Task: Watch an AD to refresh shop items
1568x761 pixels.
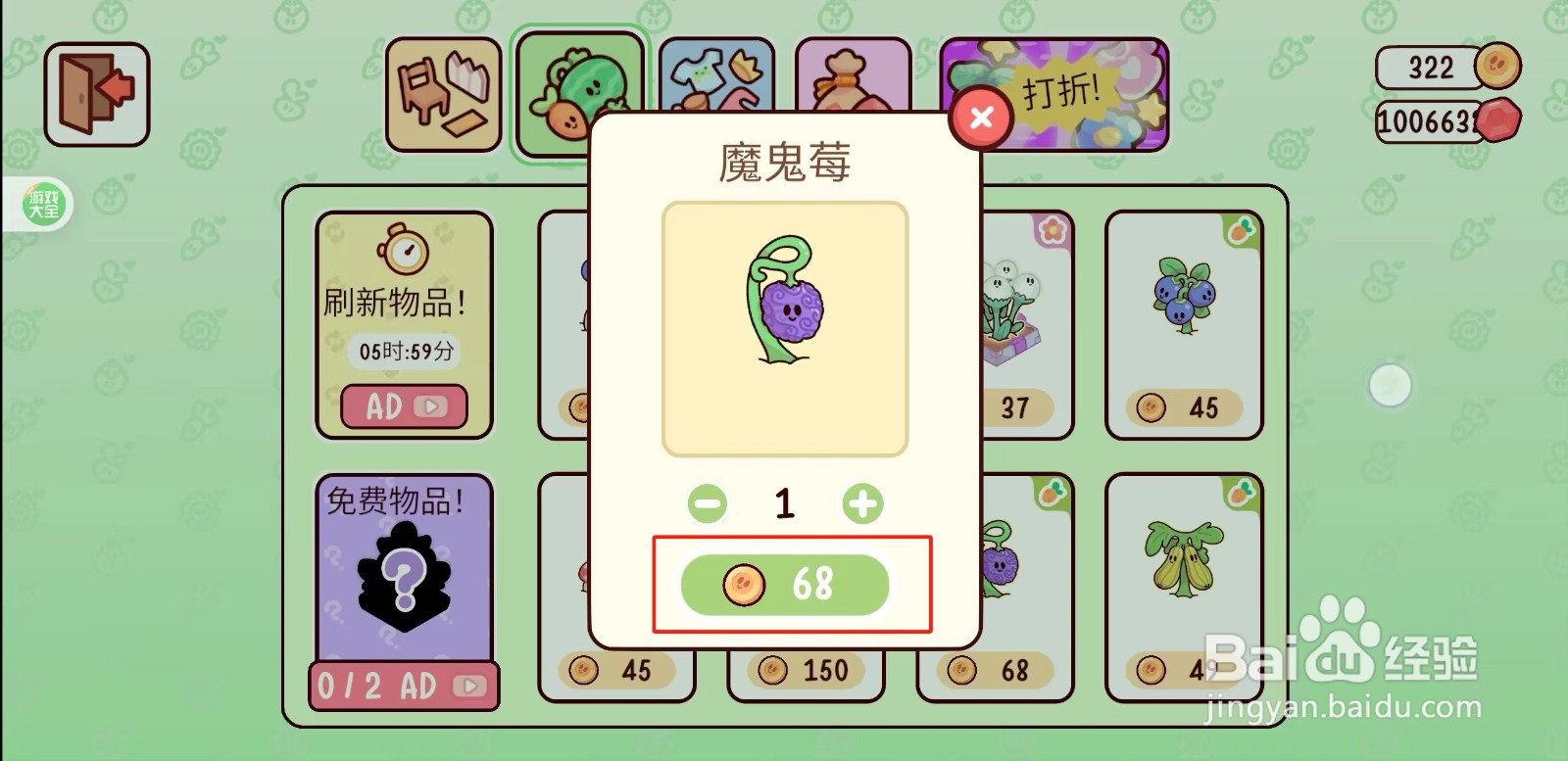Action: point(402,406)
